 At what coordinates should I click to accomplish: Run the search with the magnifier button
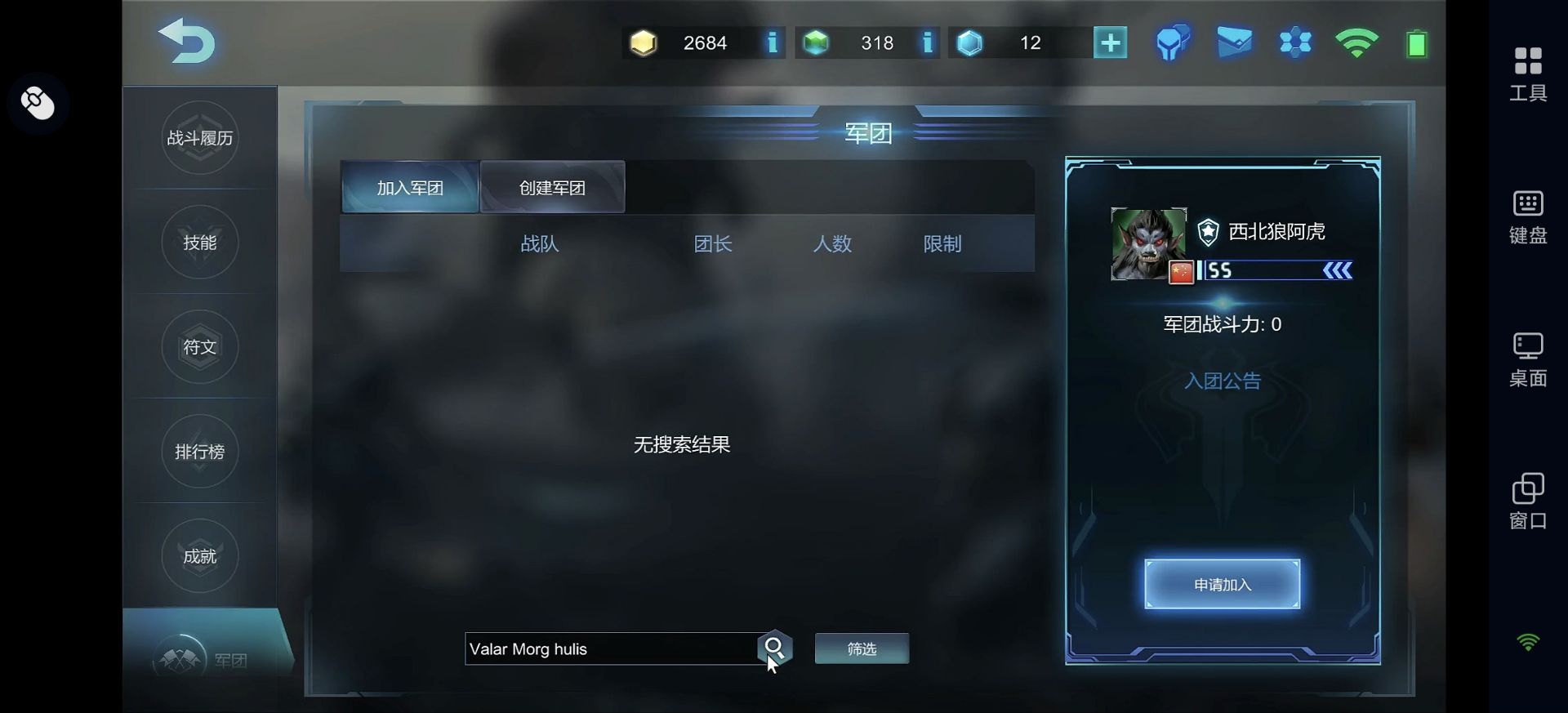[774, 648]
